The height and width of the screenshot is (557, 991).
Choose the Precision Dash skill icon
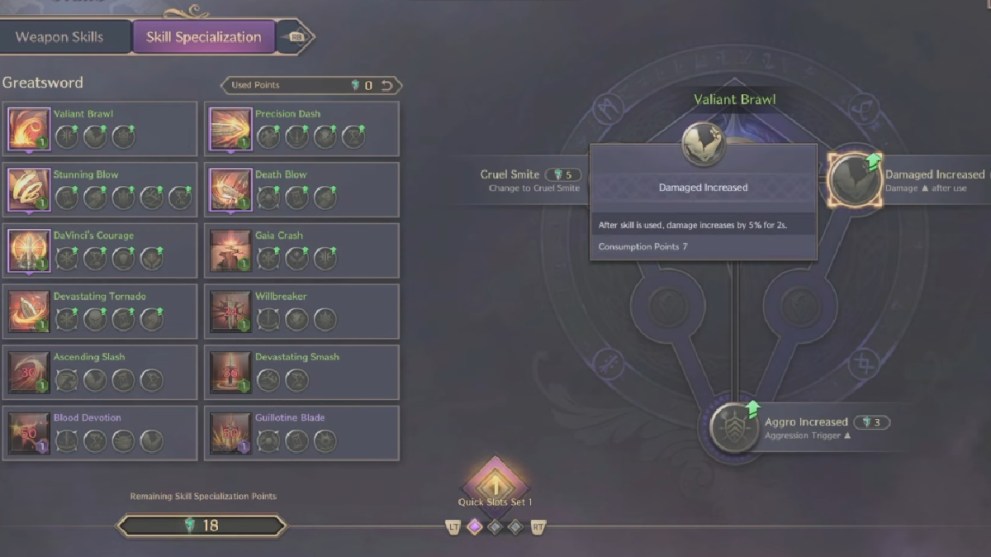229,129
